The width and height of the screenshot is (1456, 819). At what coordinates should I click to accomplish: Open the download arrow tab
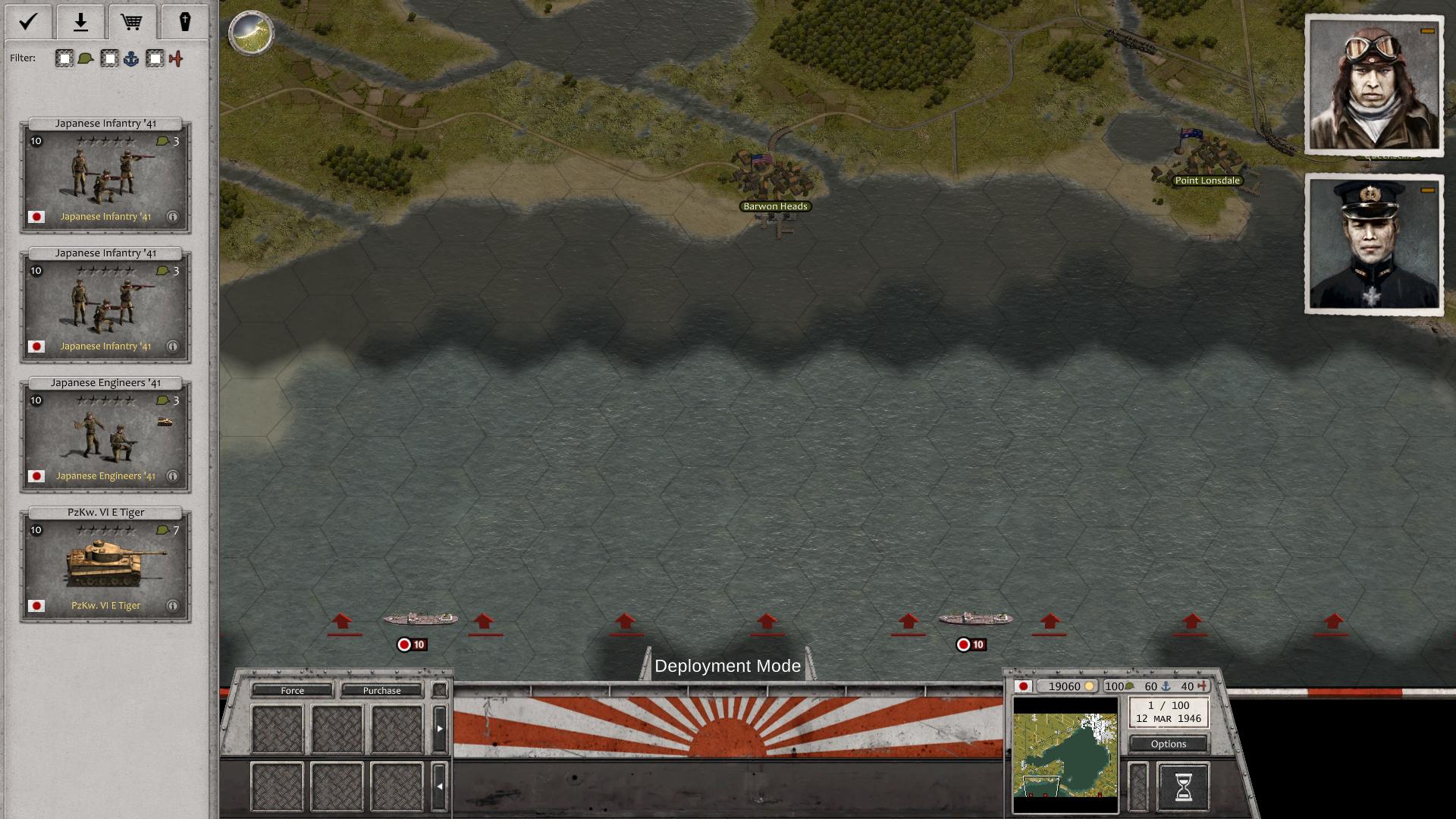(80, 21)
